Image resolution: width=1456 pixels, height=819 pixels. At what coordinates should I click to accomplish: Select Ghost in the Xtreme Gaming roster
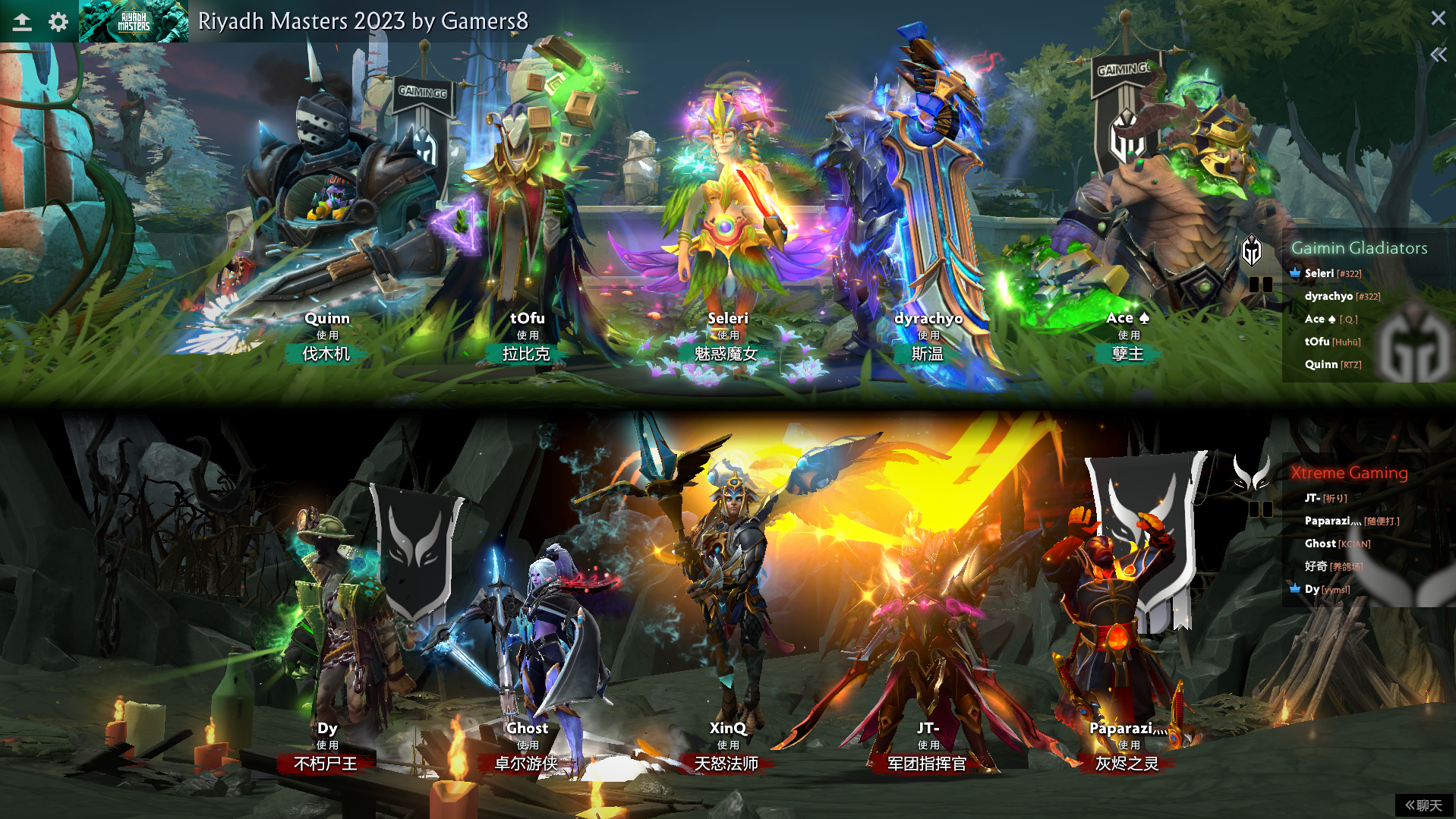tap(1320, 543)
